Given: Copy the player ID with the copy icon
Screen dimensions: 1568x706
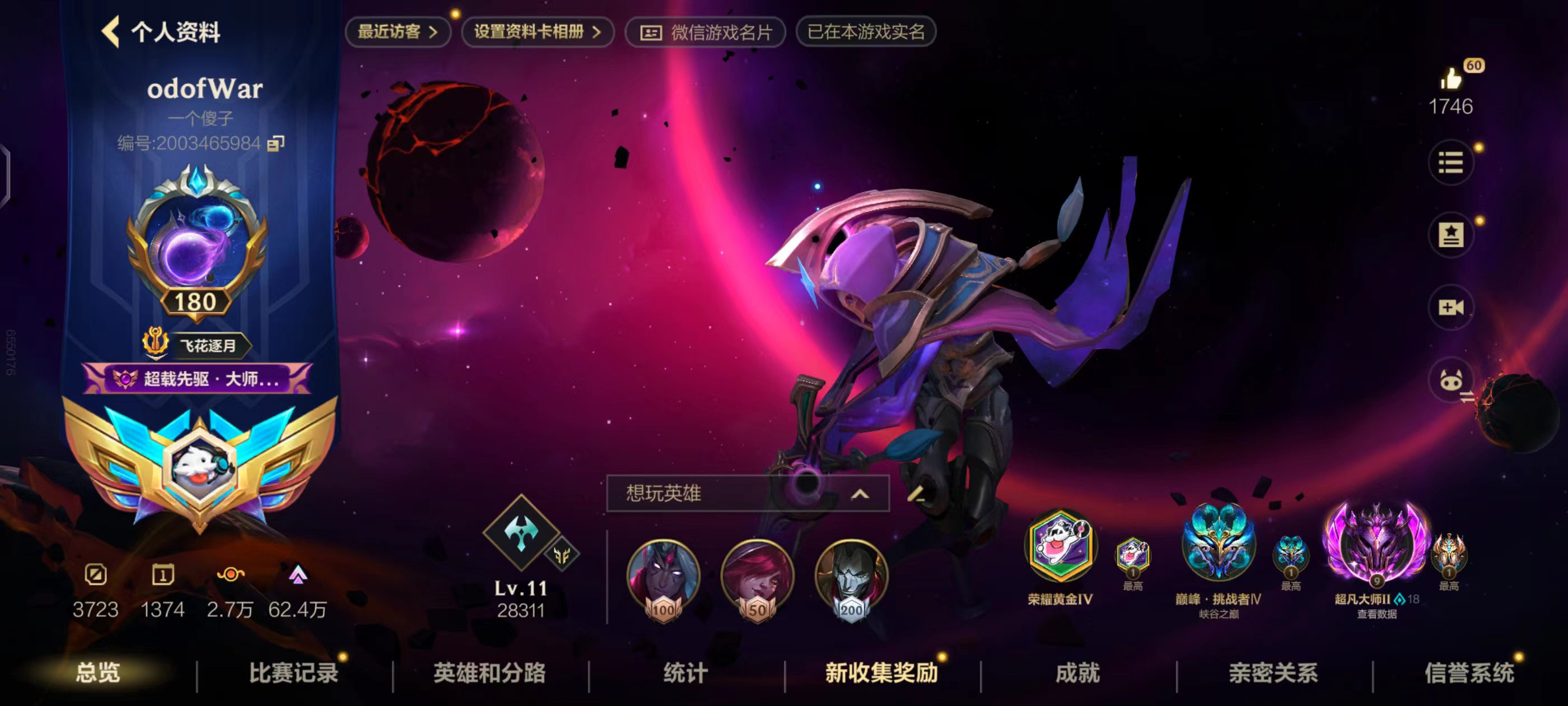Looking at the screenshot, I should (x=275, y=145).
